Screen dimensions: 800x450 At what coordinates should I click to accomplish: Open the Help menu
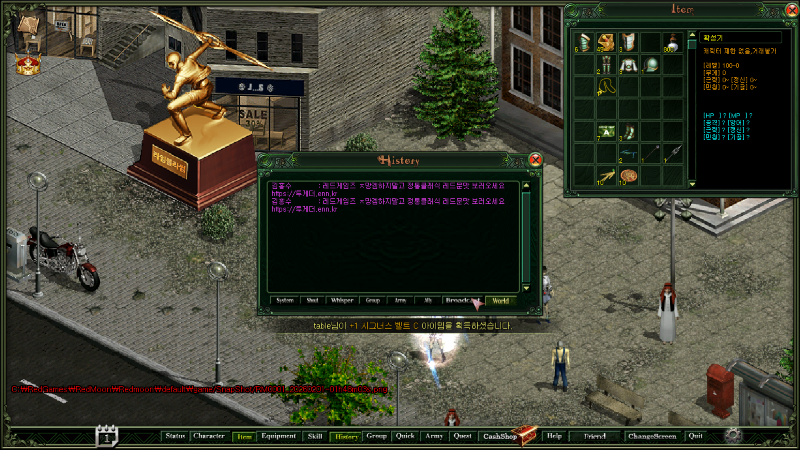click(554, 437)
